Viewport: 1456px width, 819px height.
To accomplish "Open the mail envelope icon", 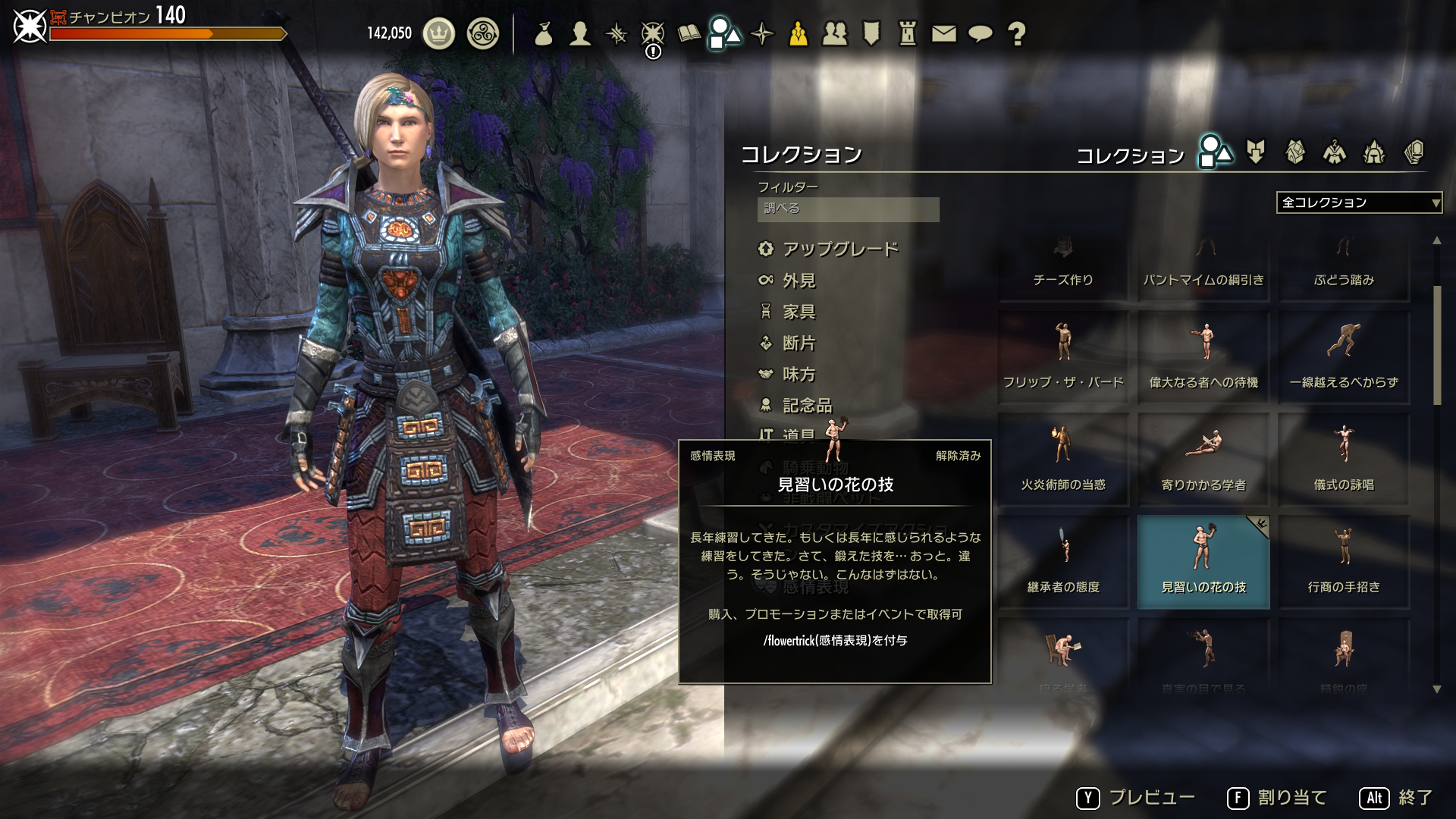I will [943, 33].
